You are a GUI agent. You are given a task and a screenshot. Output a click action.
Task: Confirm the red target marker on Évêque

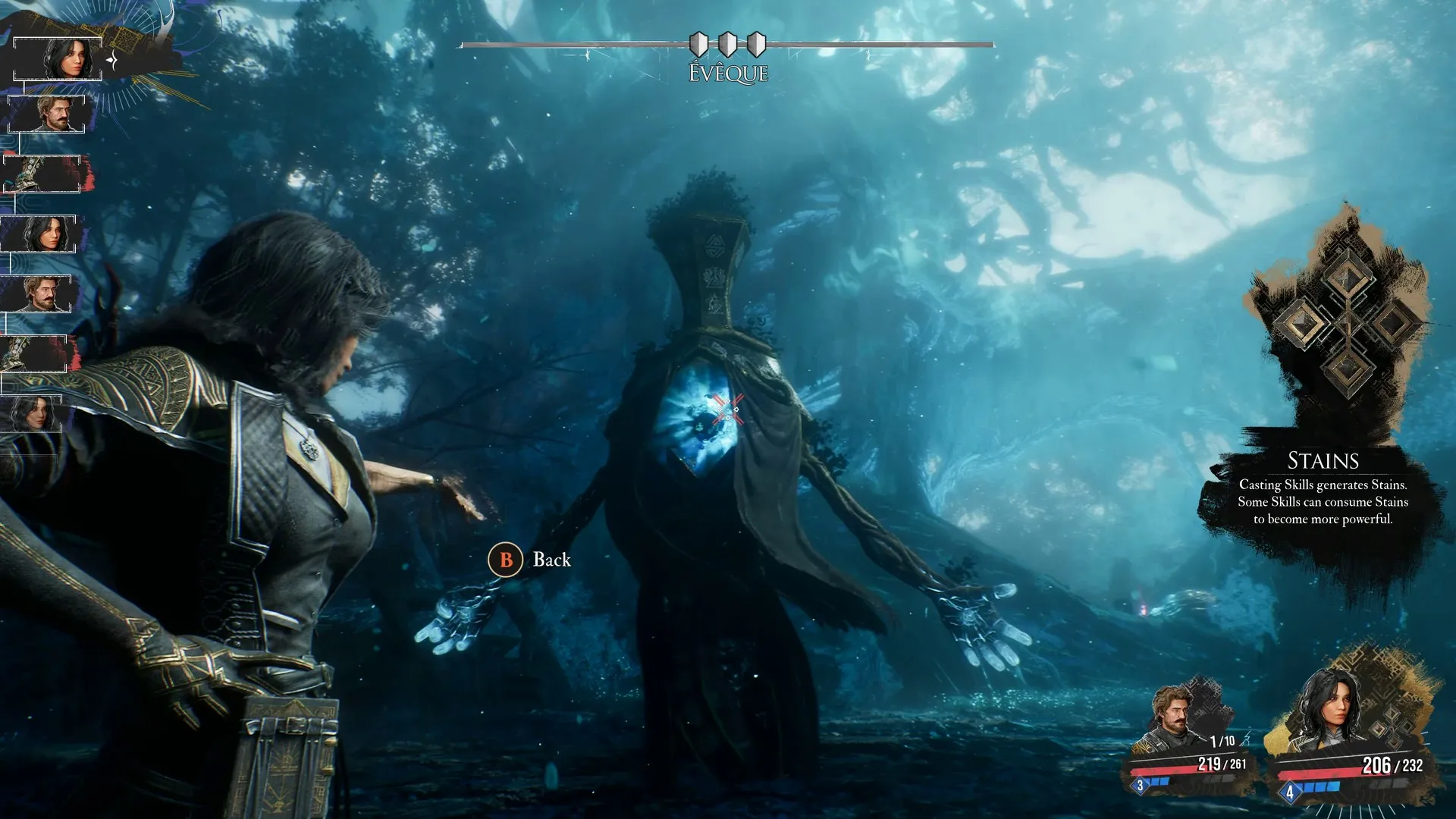click(x=726, y=409)
